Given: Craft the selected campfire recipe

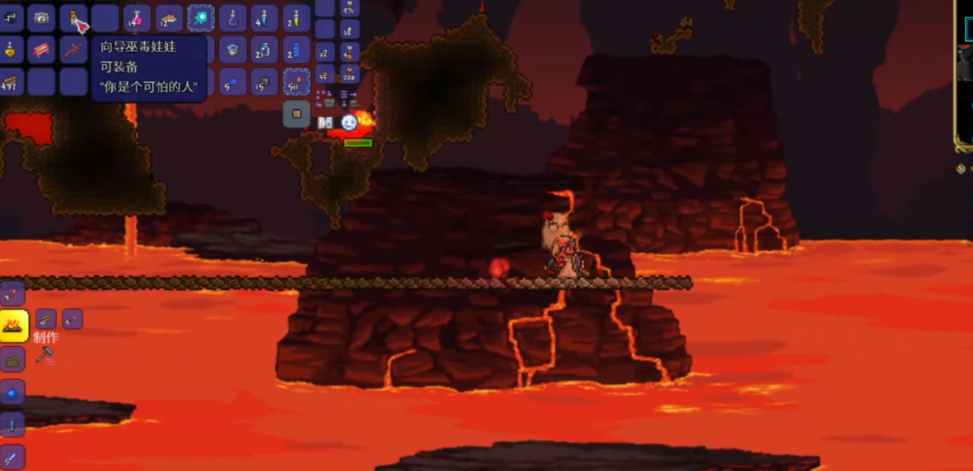Looking at the screenshot, I should click(x=13, y=325).
